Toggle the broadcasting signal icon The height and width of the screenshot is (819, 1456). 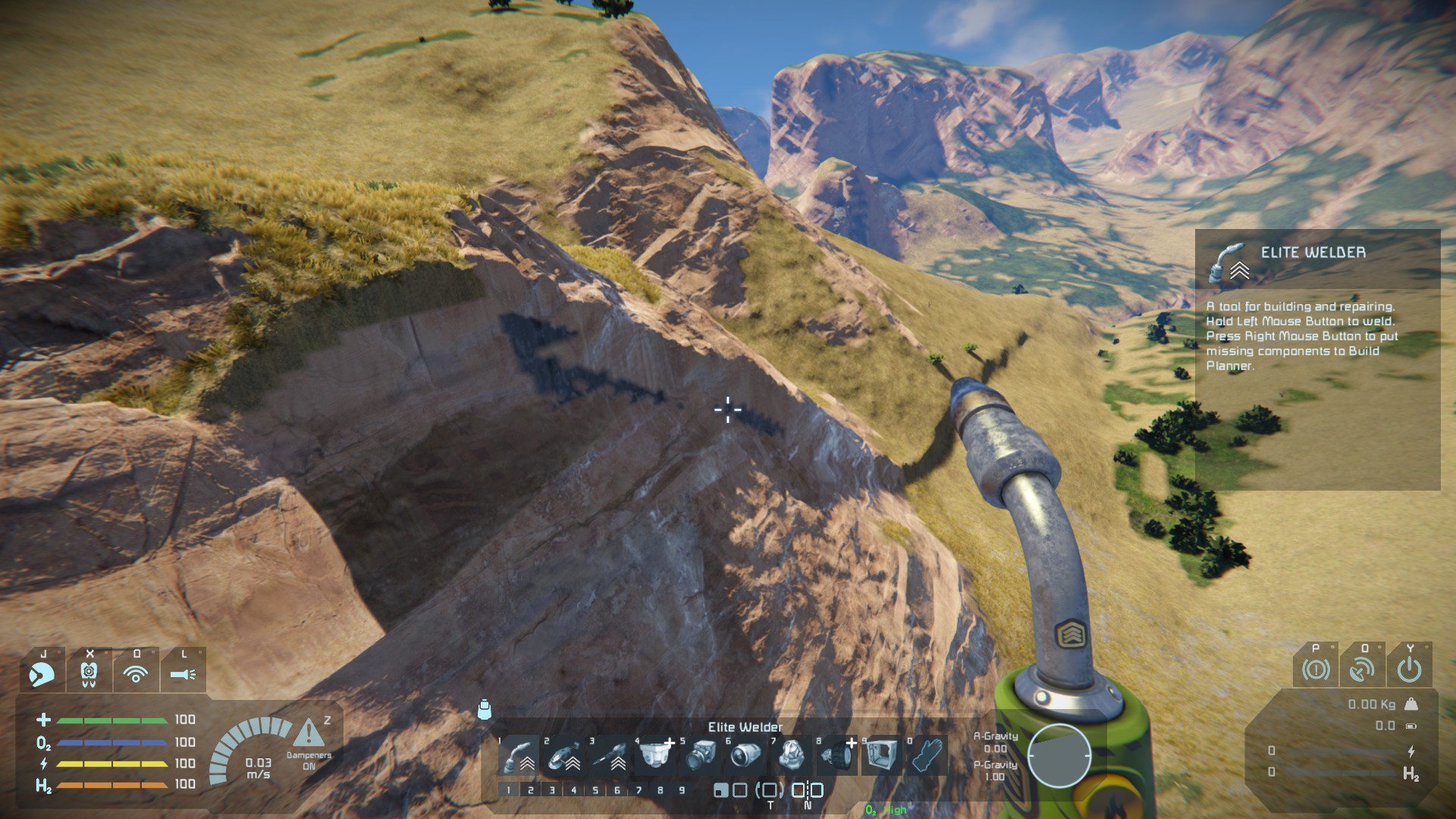[x=136, y=673]
